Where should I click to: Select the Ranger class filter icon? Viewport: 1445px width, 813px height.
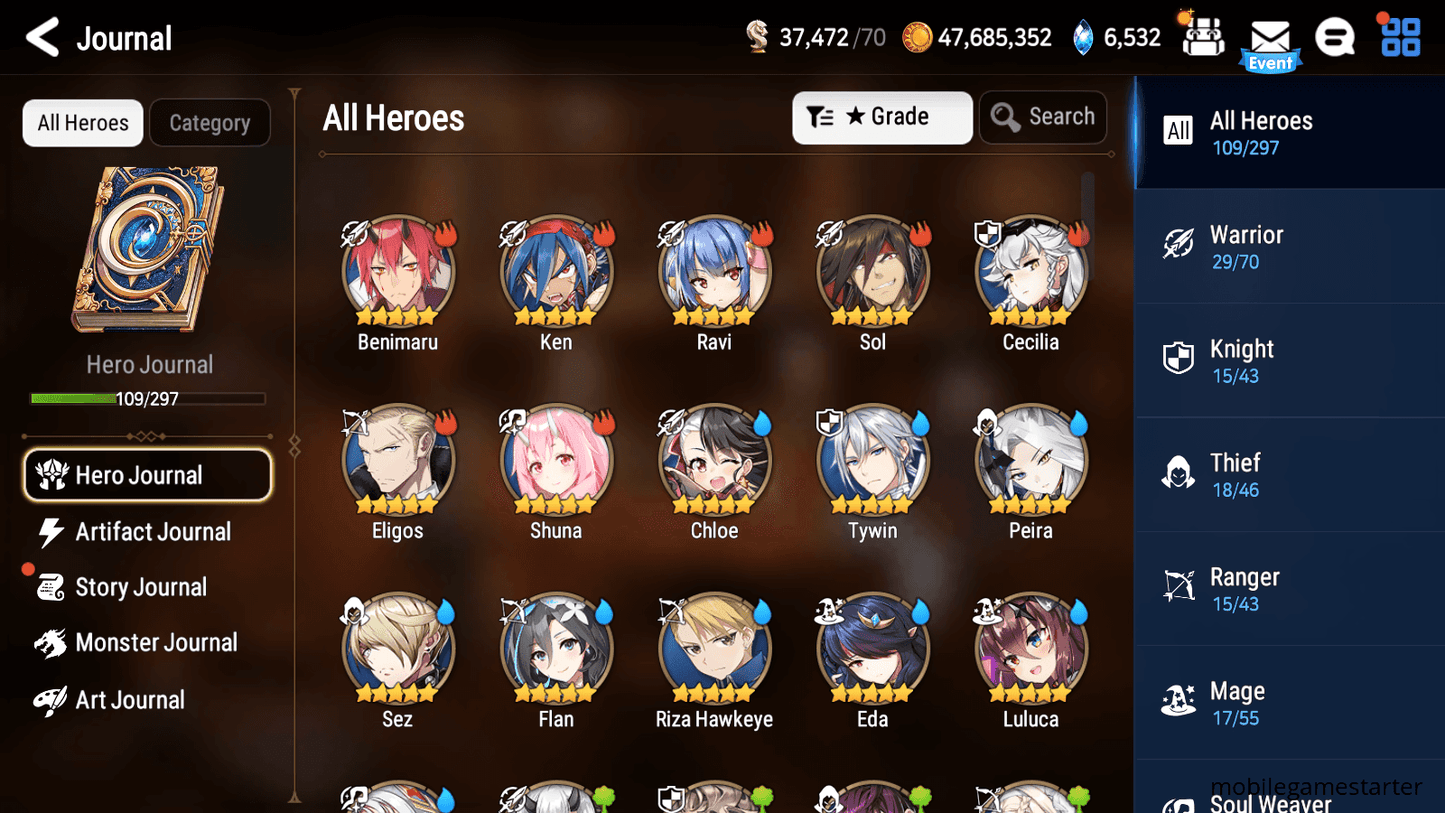[1180, 587]
